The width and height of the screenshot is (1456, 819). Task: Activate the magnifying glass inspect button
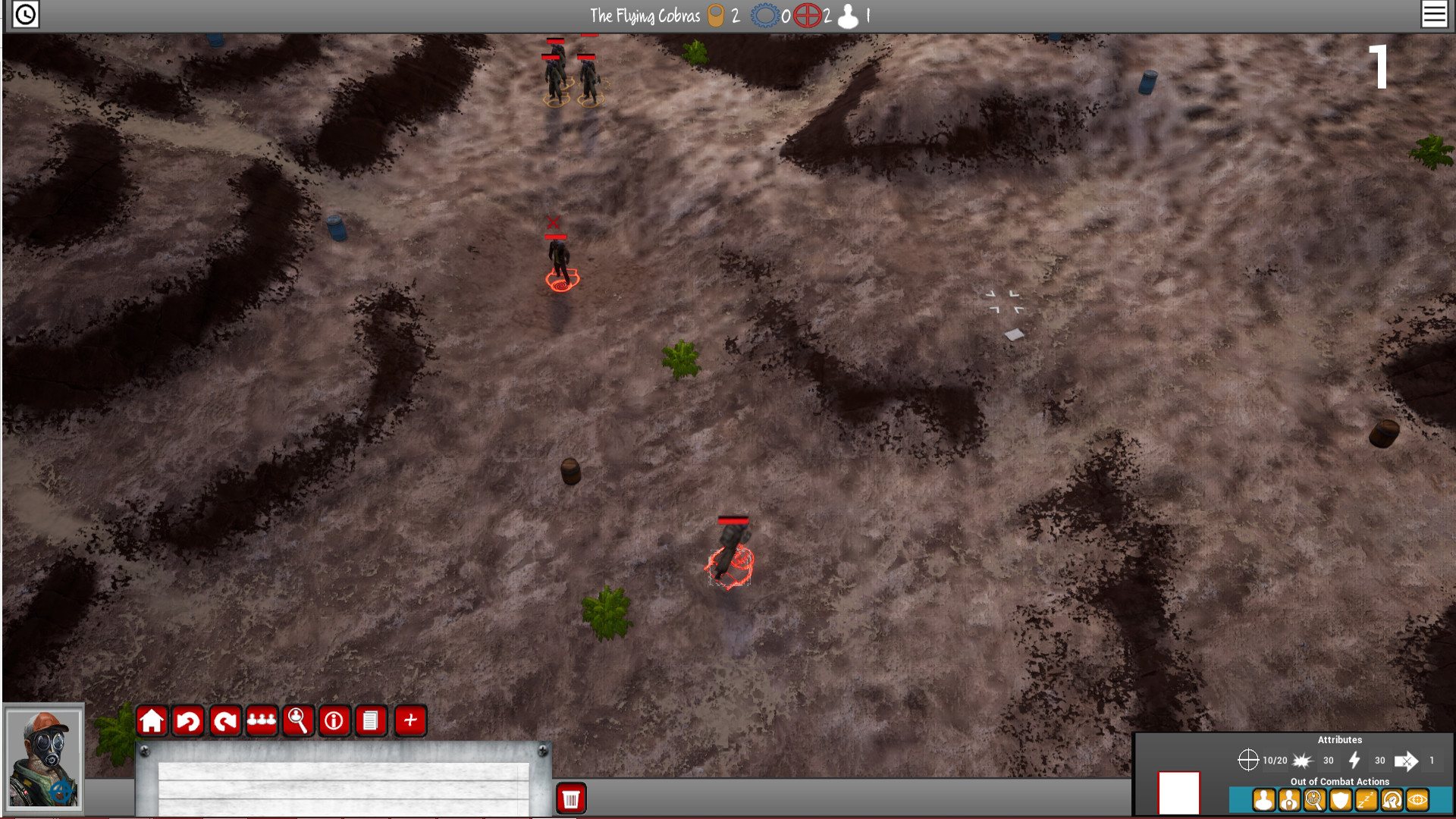pyautogui.click(x=298, y=720)
